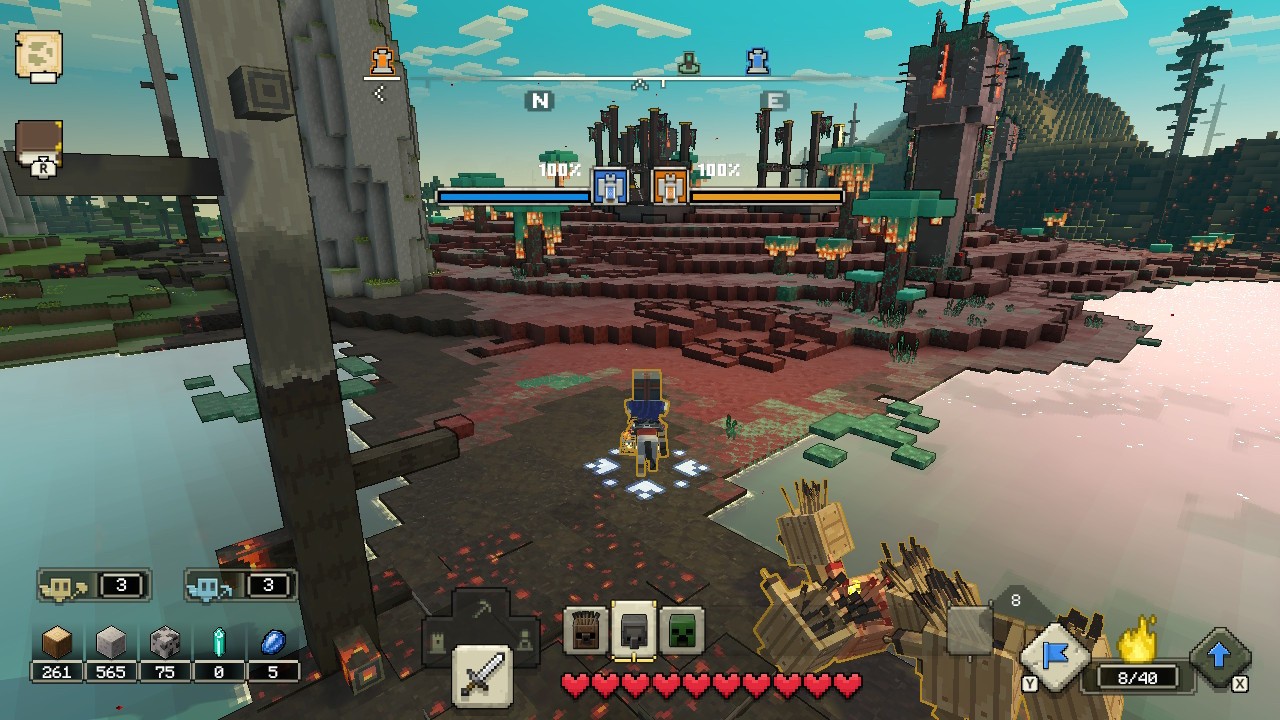Open the world map scroll icon

click(x=39, y=54)
